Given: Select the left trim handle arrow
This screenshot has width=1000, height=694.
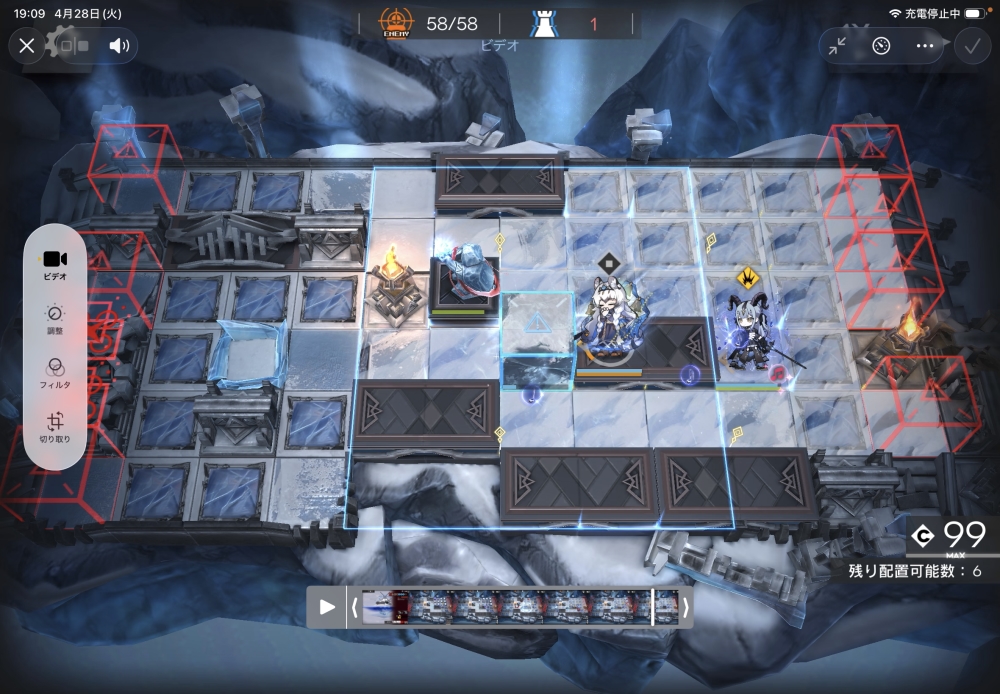Looking at the screenshot, I should click(x=353, y=607).
